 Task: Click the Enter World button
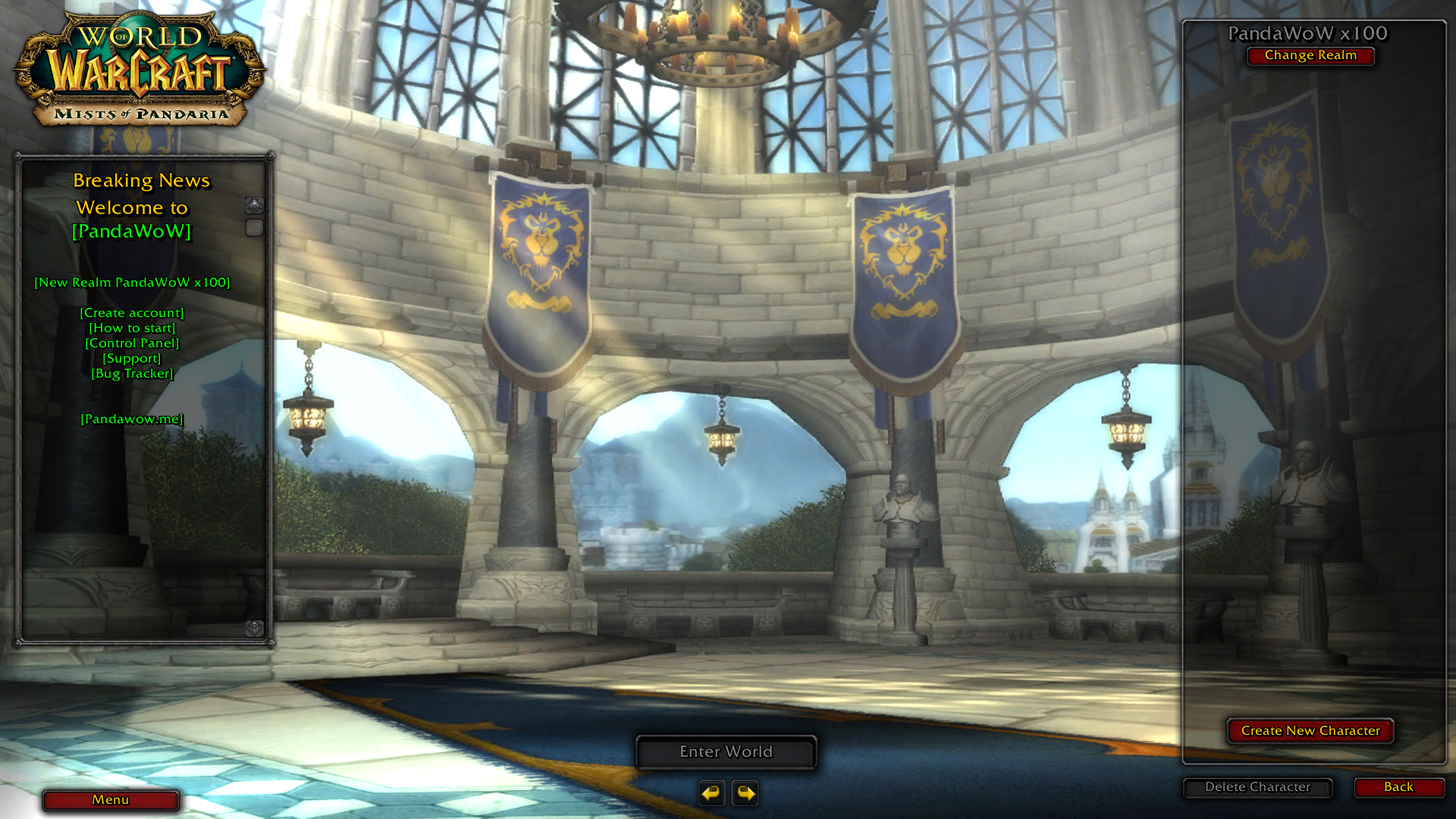[x=726, y=752]
